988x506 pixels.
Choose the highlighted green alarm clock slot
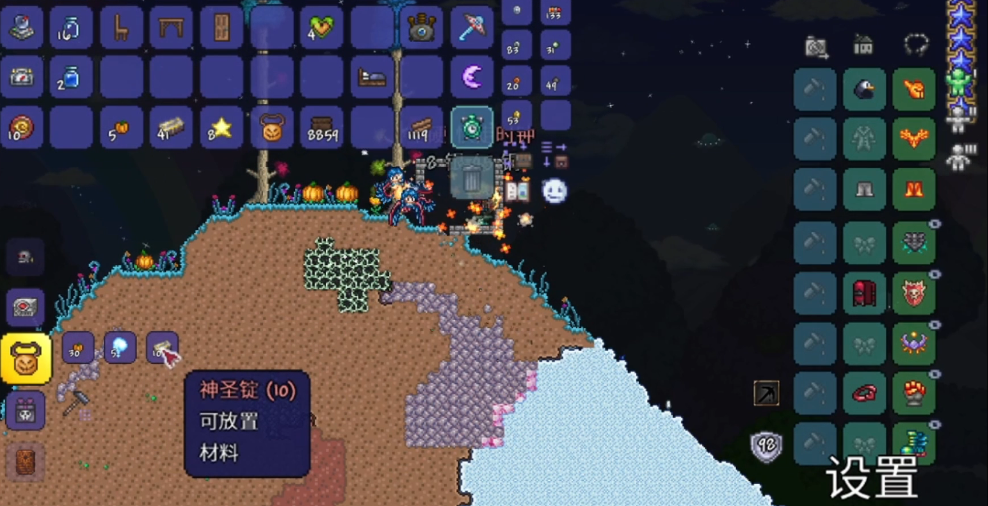472,127
